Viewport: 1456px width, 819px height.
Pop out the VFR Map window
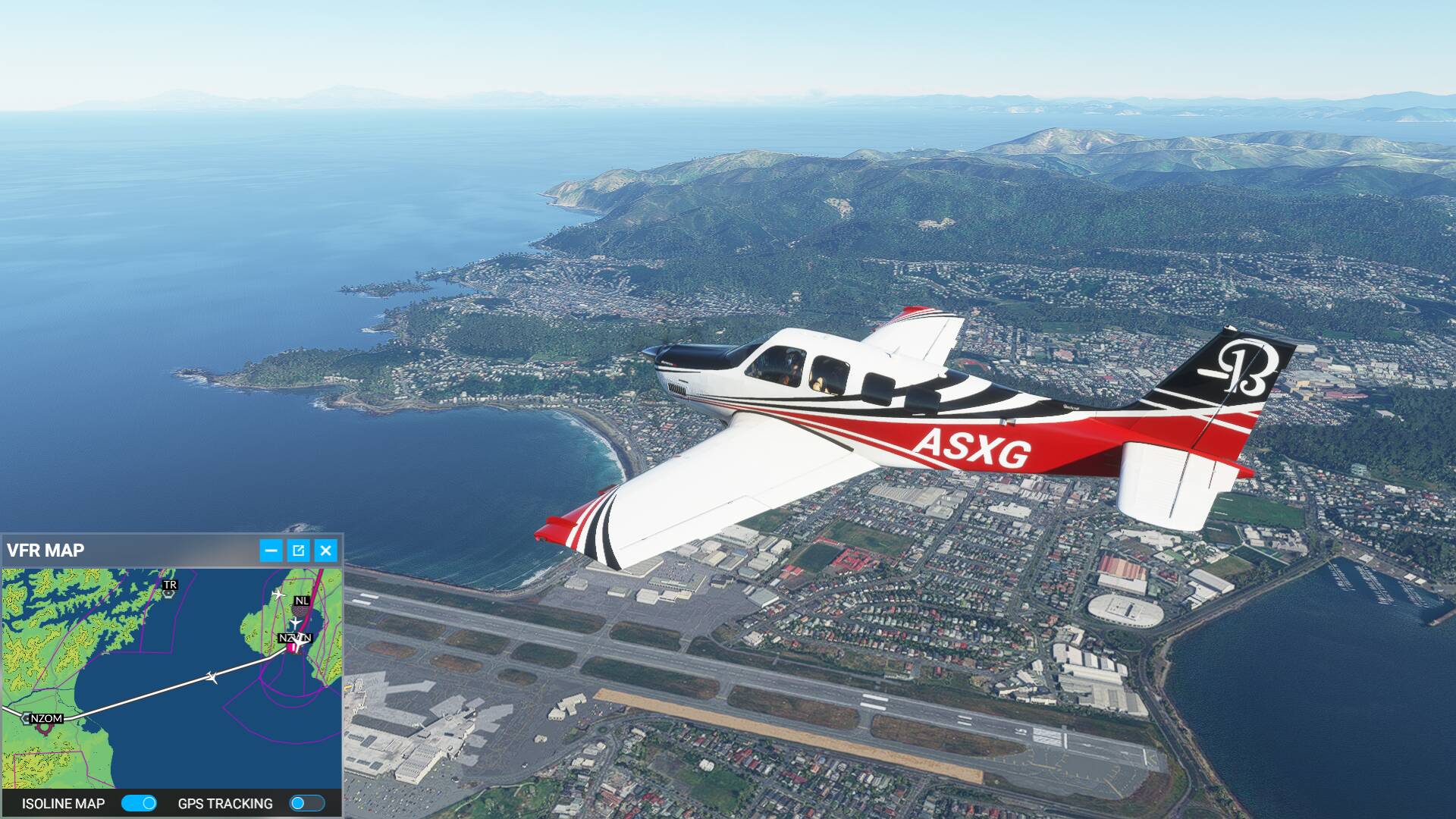(298, 551)
